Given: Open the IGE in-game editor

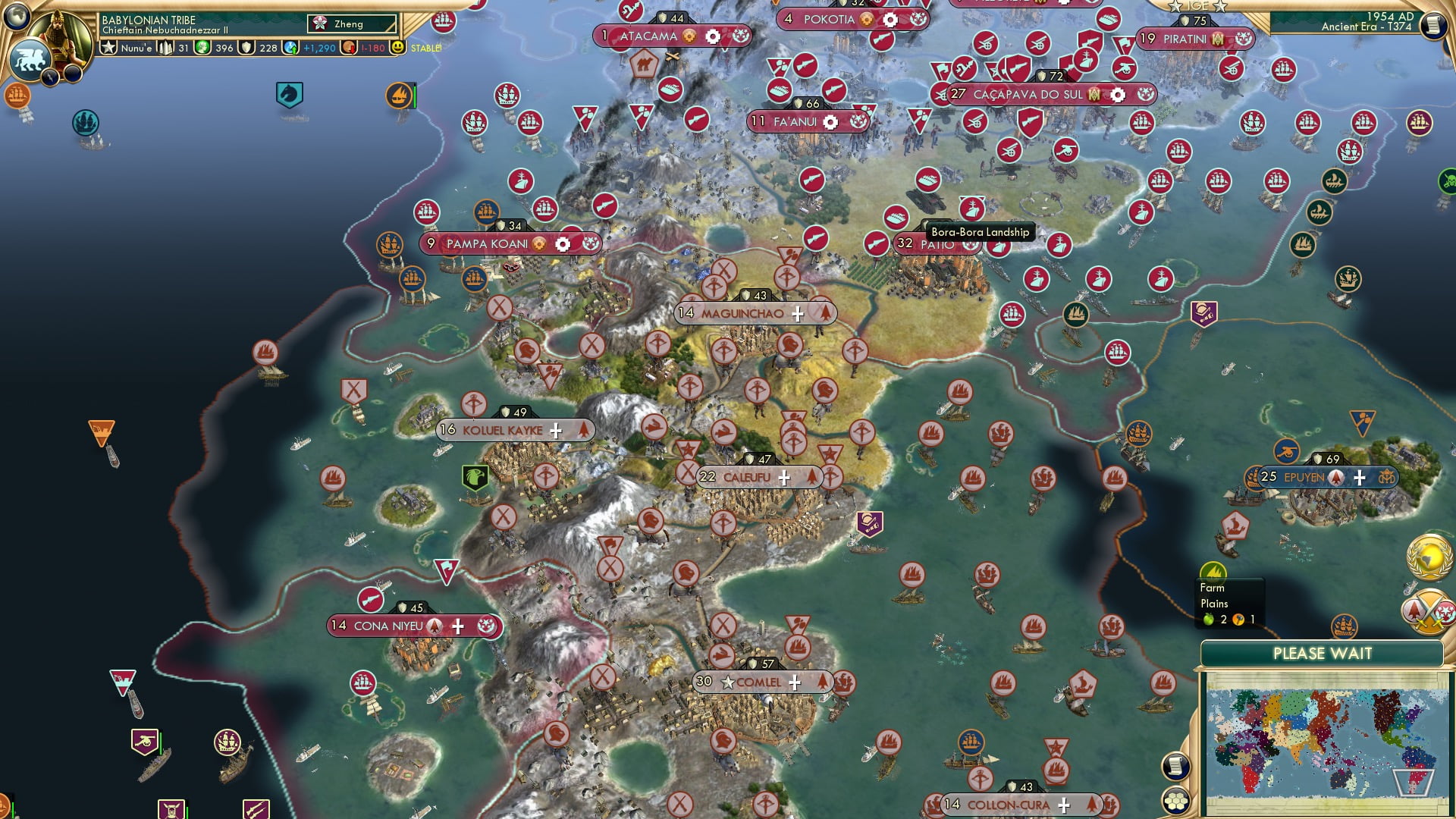Looking at the screenshot, I should (x=1197, y=6).
